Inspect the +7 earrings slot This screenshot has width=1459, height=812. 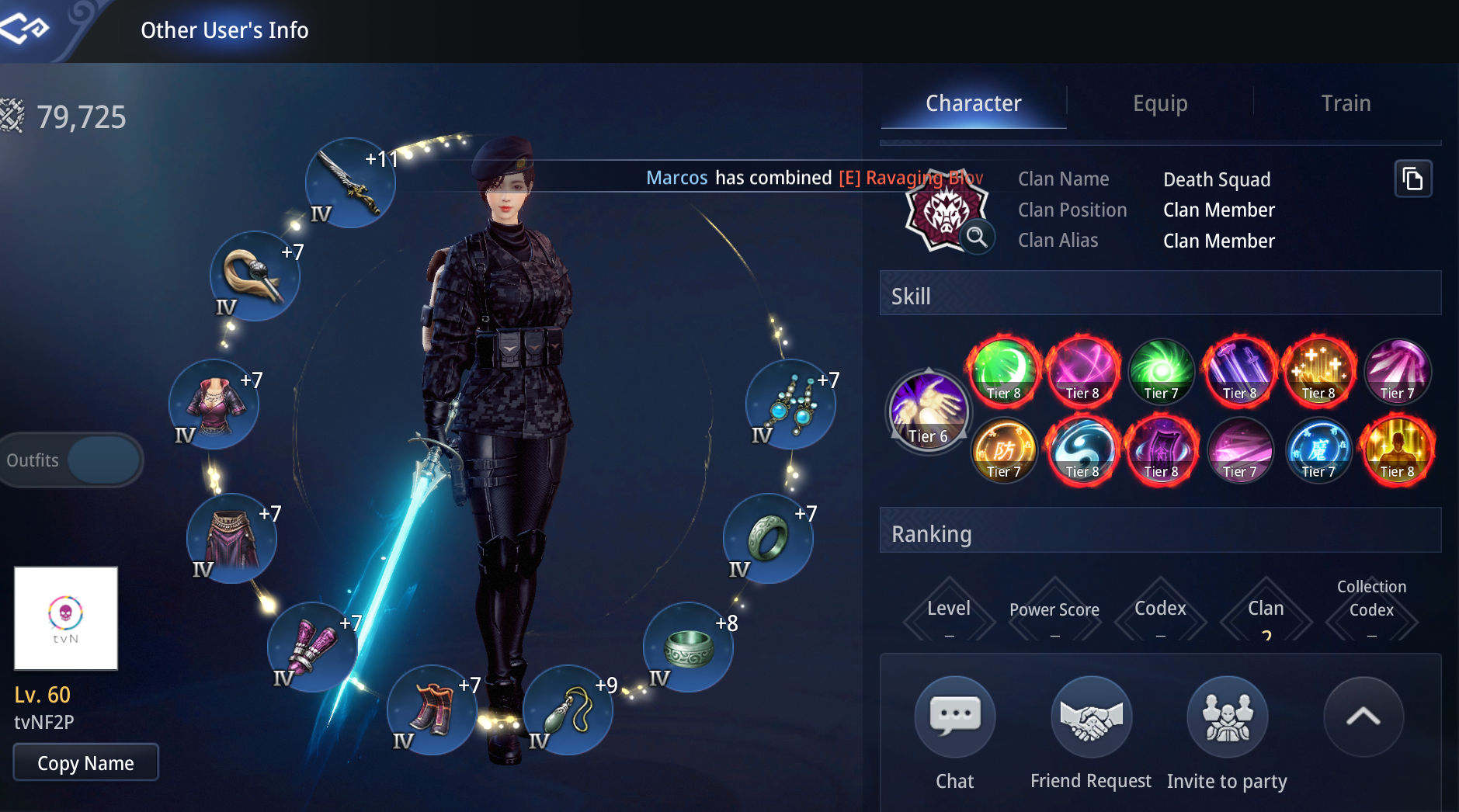pos(790,404)
